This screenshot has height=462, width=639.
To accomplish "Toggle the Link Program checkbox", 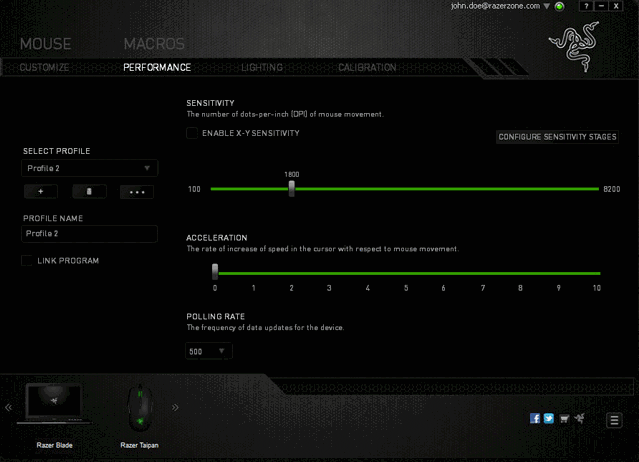I will (28, 261).
